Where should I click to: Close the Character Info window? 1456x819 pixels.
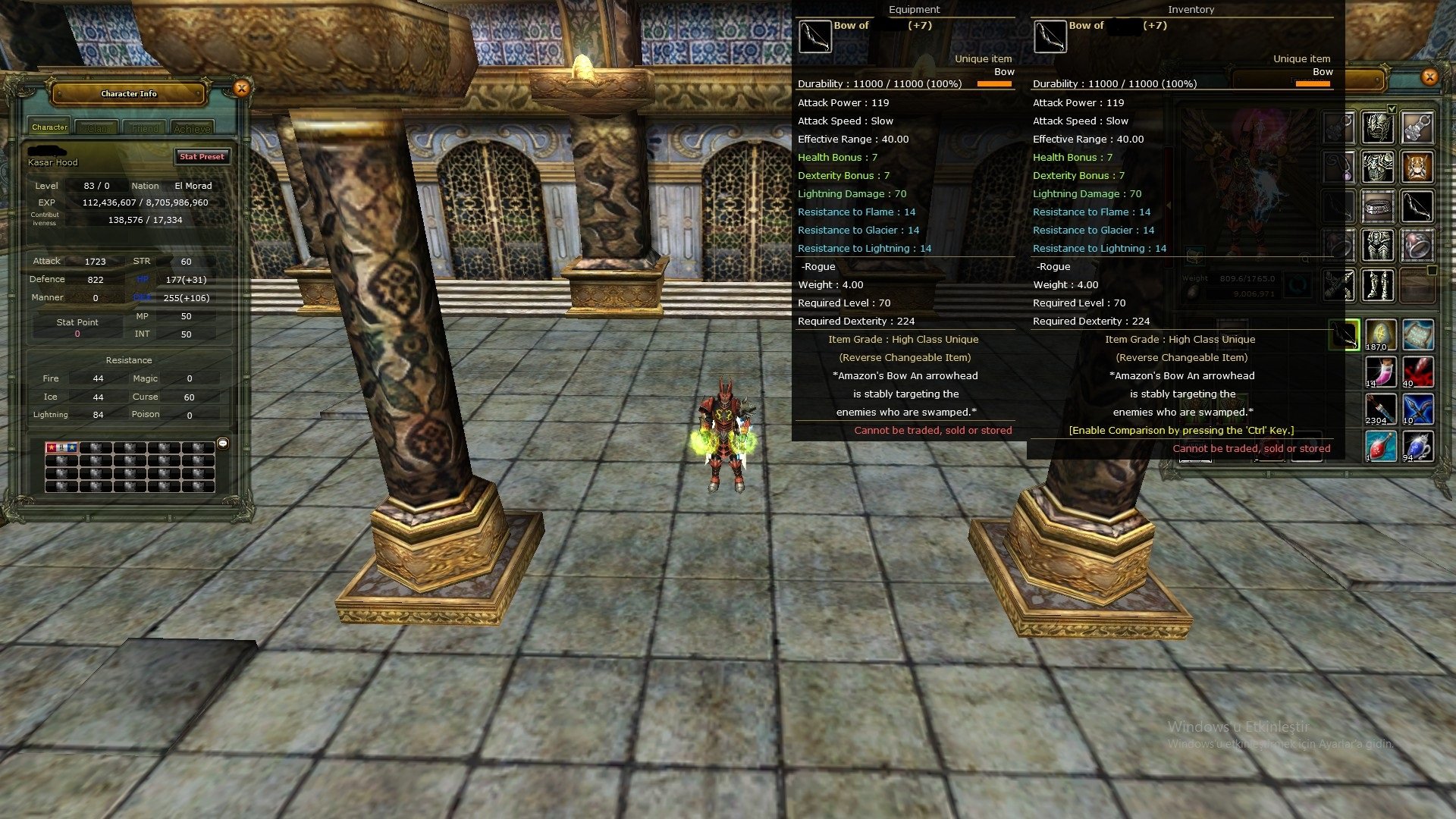(x=241, y=89)
